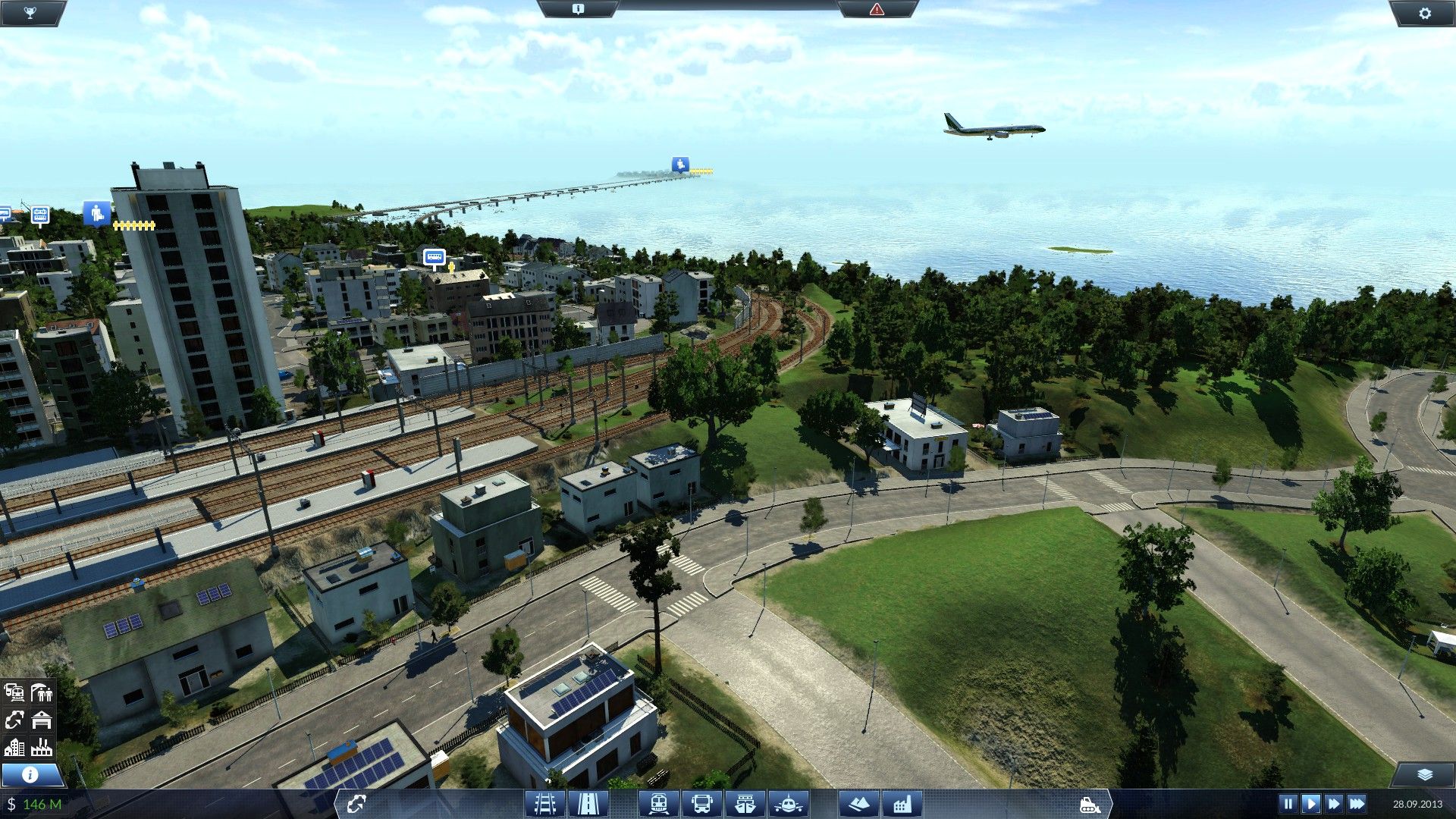Open the terrain landscaping tools
The height and width of the screenshot is (819, 1456).
coord(858,803)
